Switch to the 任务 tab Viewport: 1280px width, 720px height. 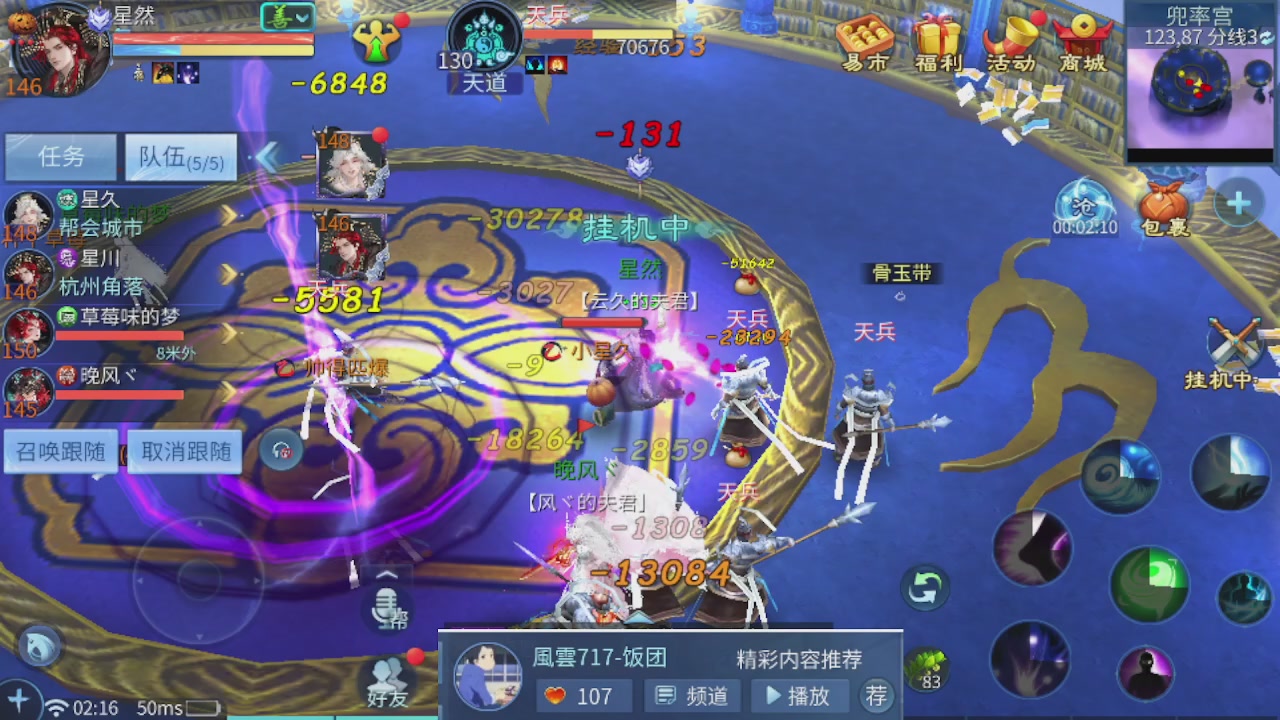61,158
